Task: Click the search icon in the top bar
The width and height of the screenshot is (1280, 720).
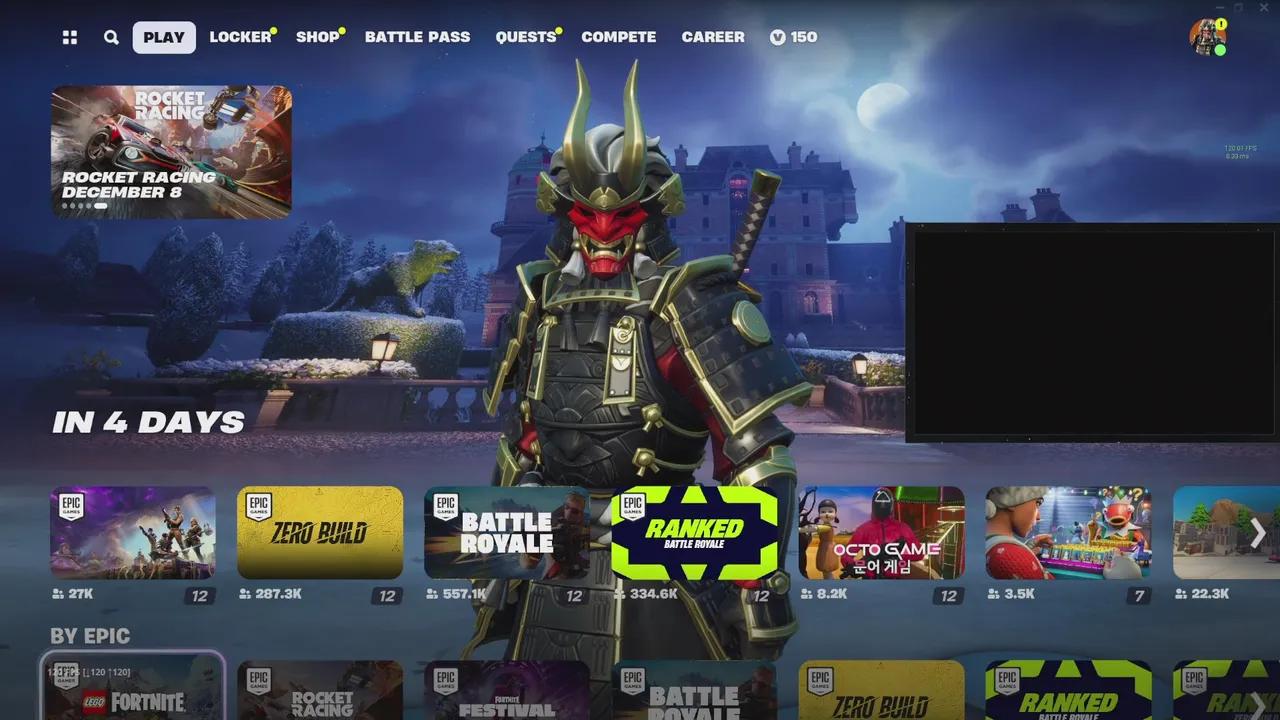Action: click(x=110, y=37)
